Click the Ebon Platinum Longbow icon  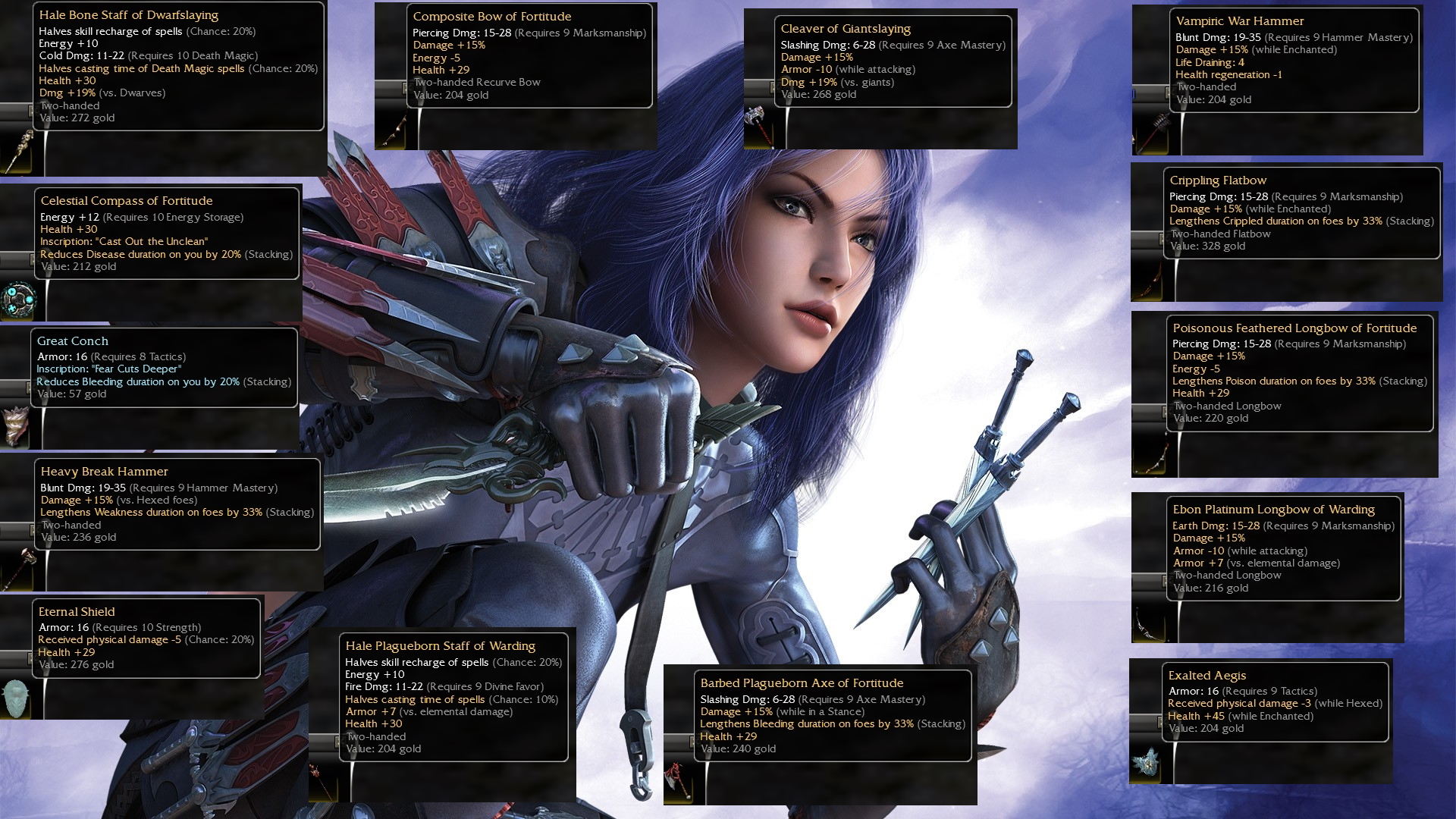click(x=1148, y=622)
